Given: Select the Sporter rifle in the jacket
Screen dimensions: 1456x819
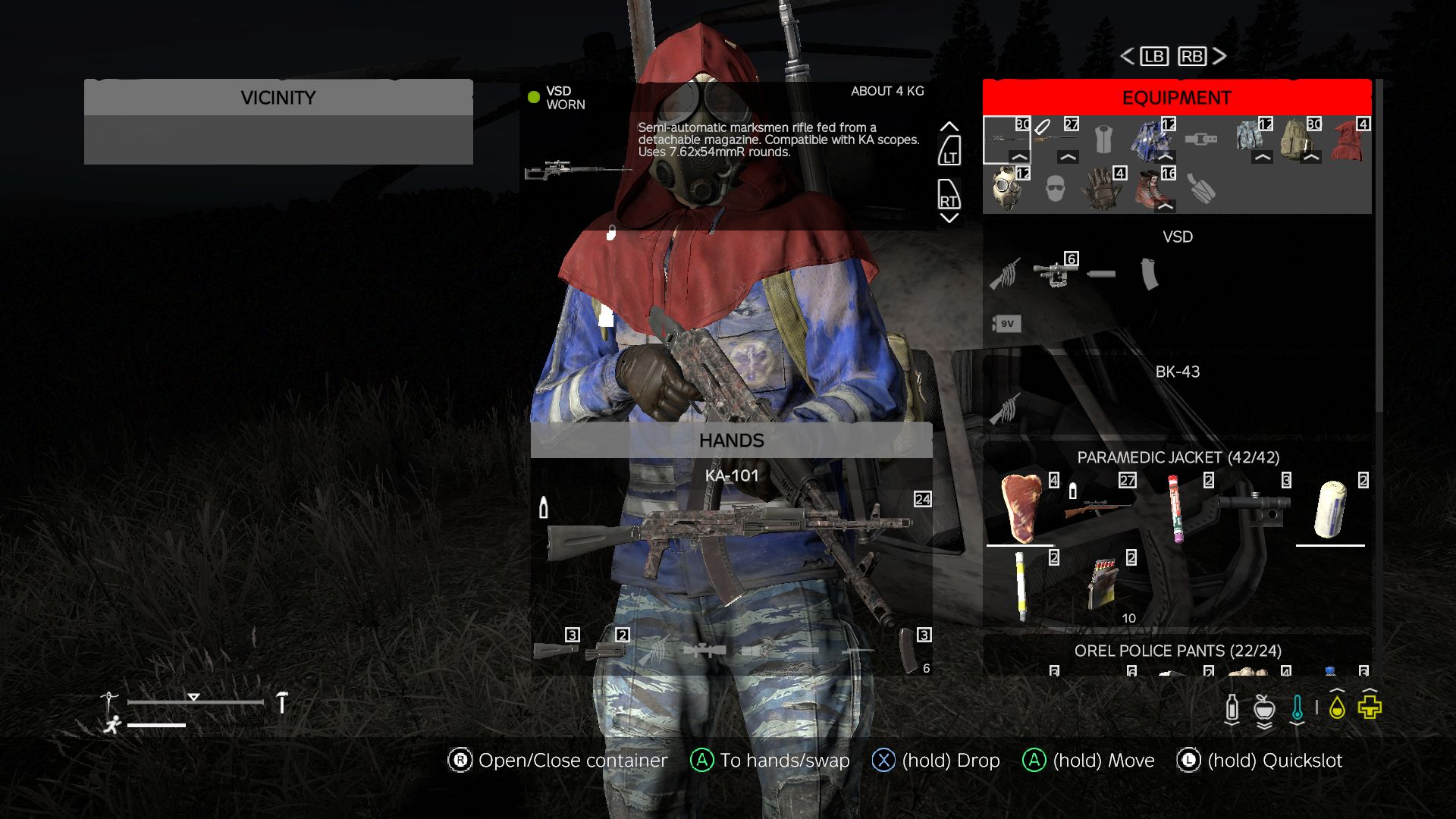Looking at the screenshot, I should pos(1098,508).
